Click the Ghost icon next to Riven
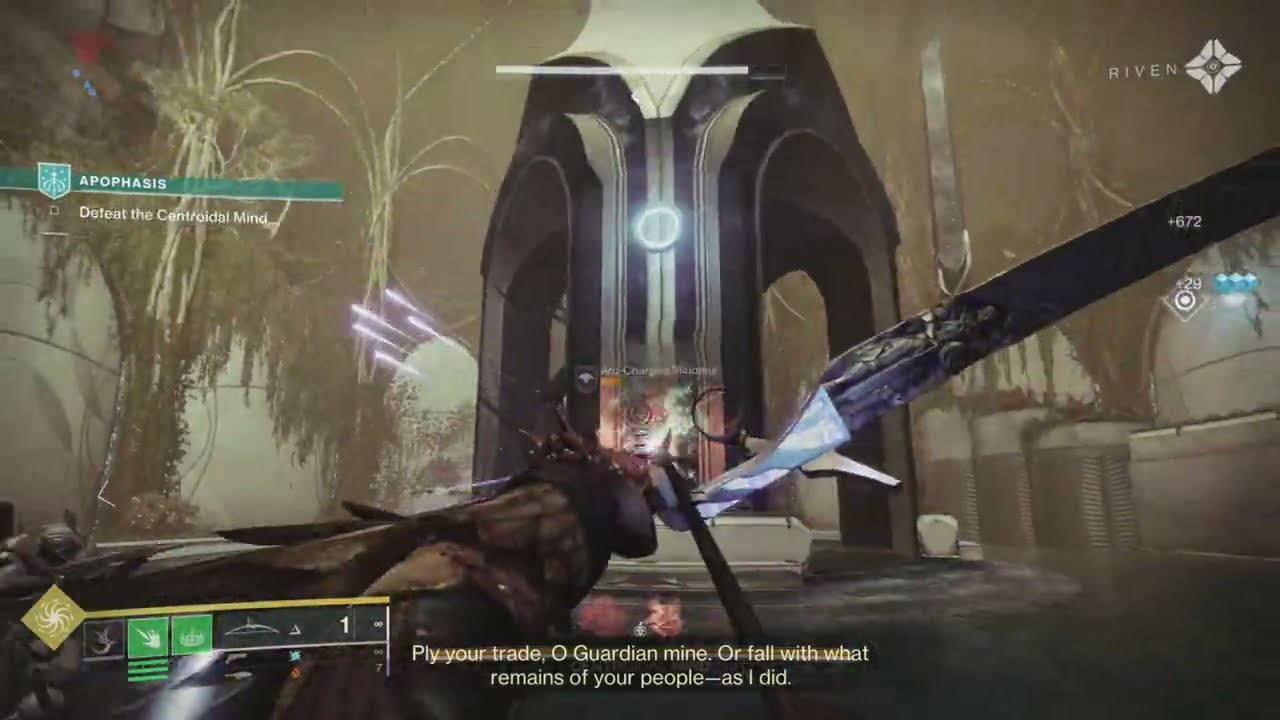This screenshot has width=1280, height=720. tap(1212, 67)
